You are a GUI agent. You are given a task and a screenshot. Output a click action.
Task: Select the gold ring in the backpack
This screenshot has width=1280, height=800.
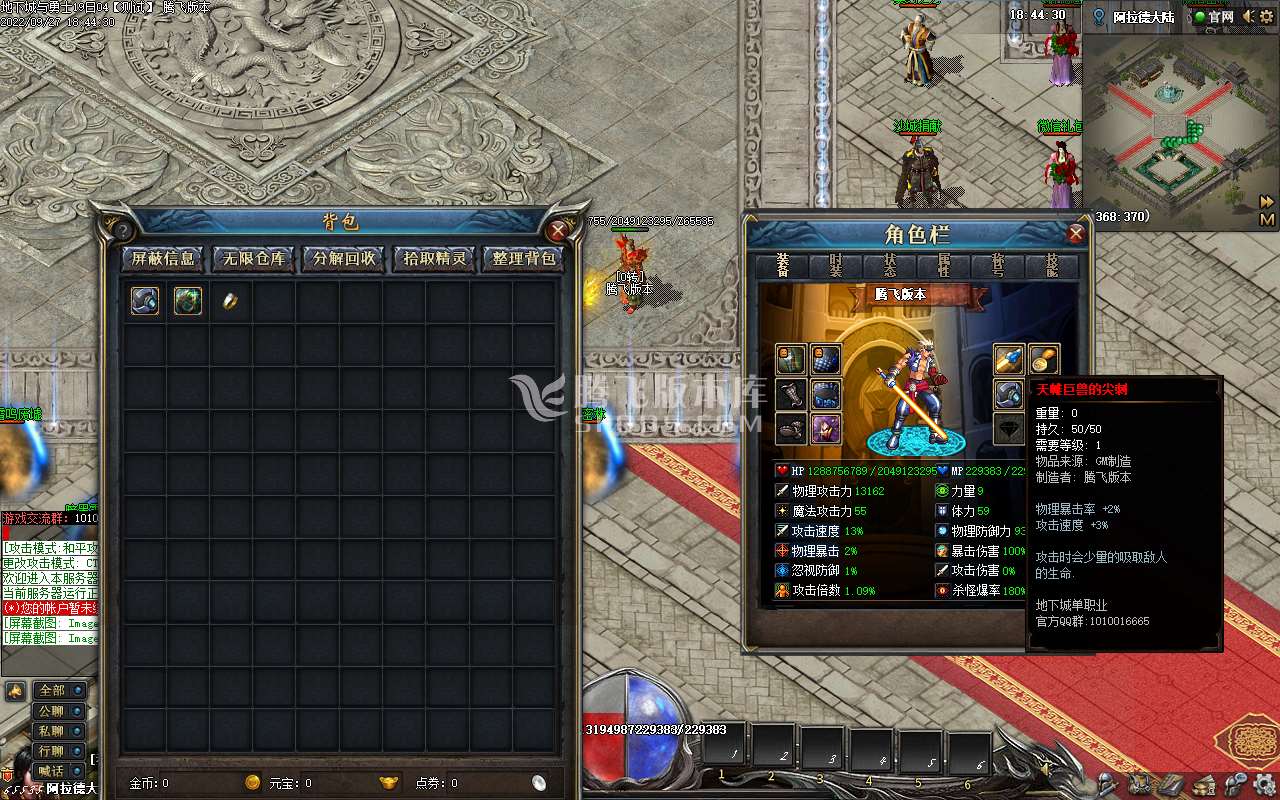click(230, 301)
